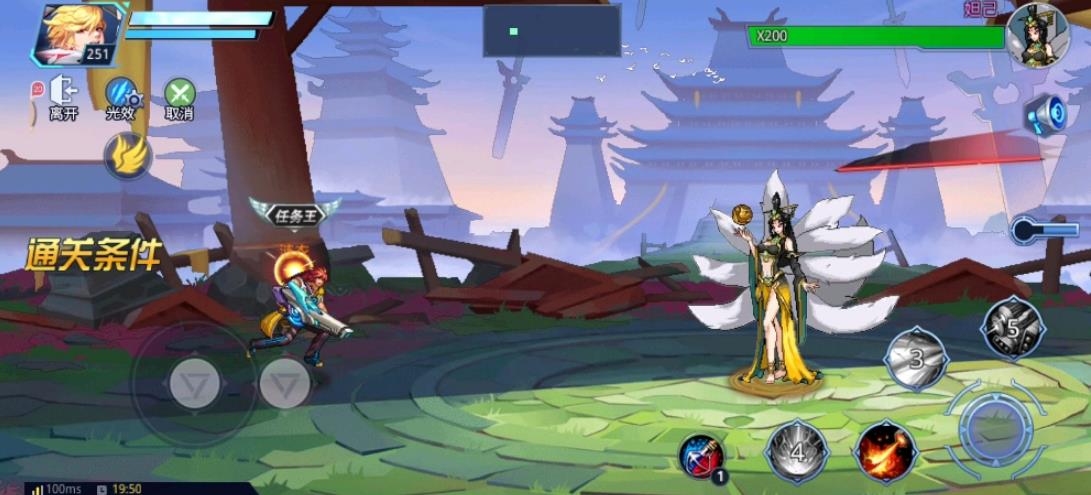
Task: Tap the 离开 (leave) exit button
Action: [x=62, y=97]
